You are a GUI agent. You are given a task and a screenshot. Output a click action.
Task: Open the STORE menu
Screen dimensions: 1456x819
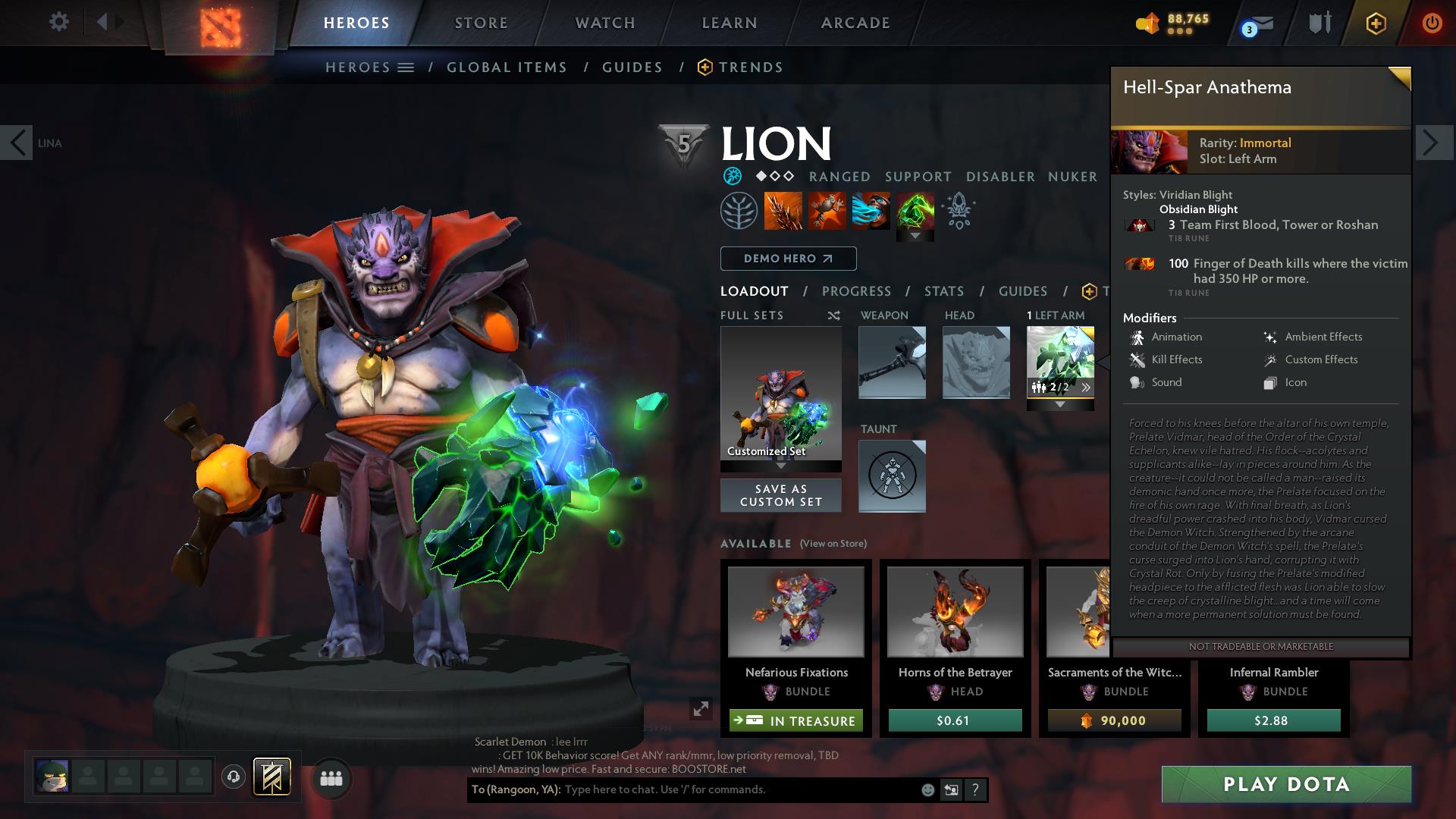pos(481,23)
